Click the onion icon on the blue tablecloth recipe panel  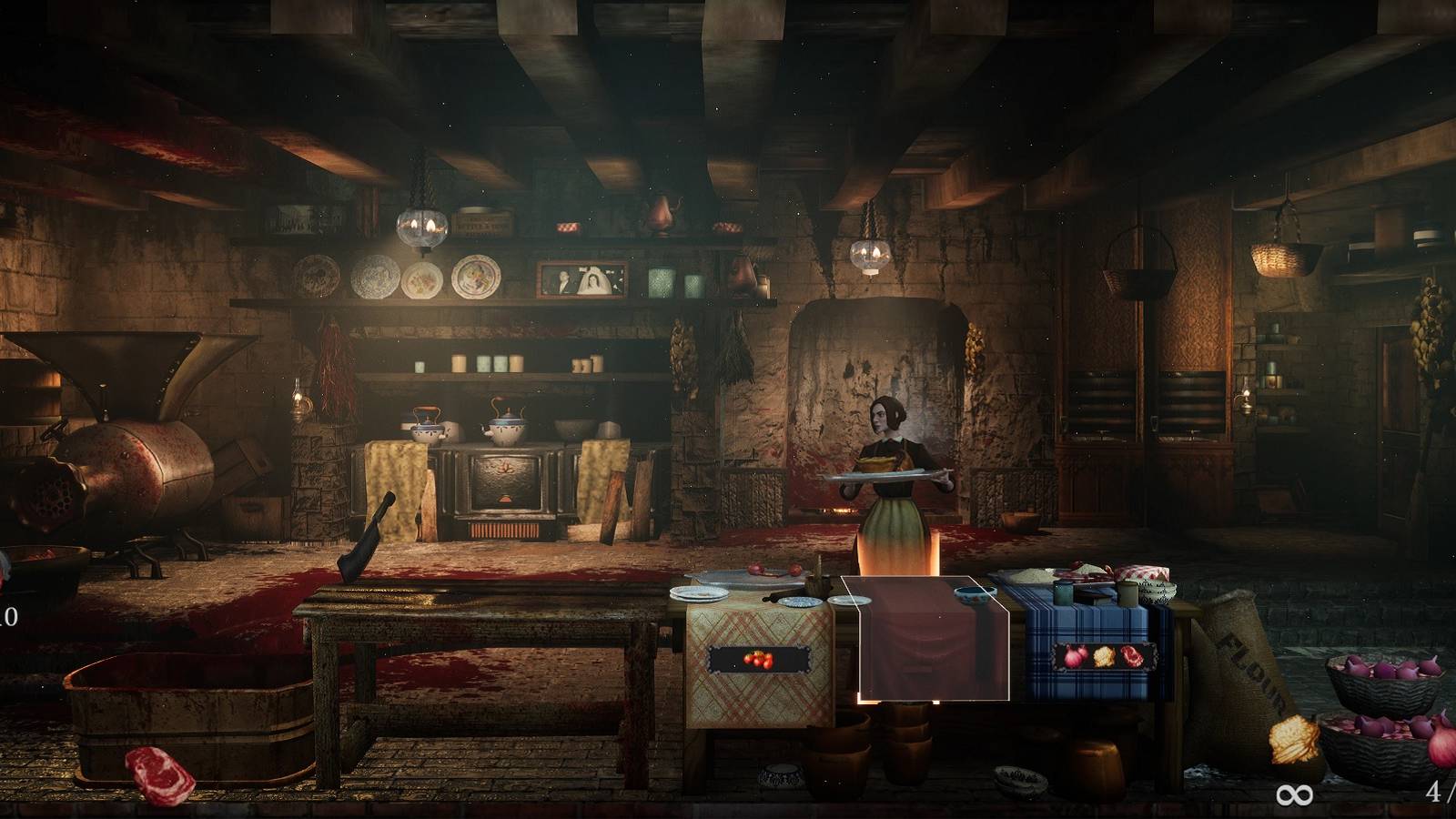coord(1074,657)
